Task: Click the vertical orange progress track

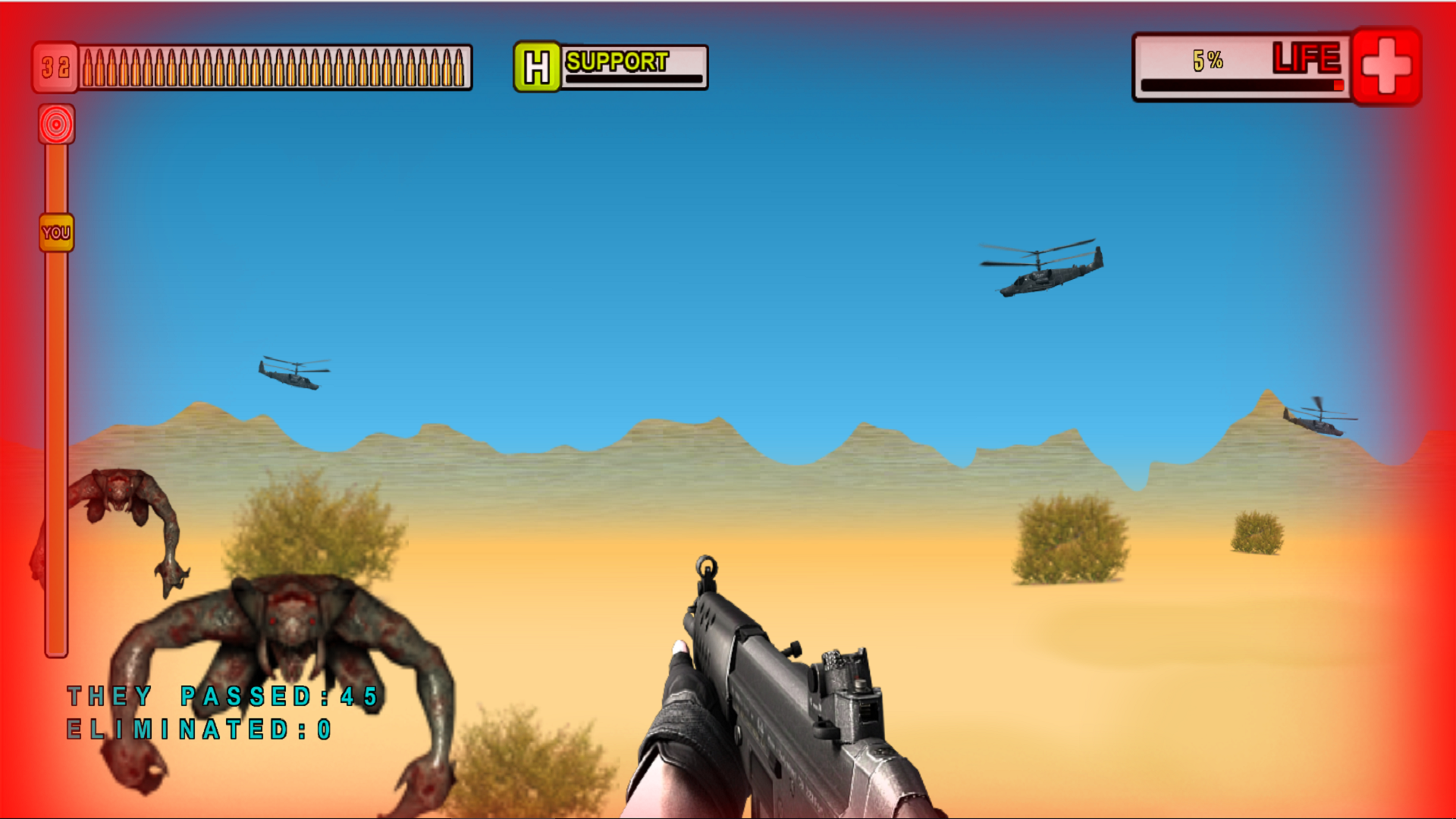Action: 55,417
